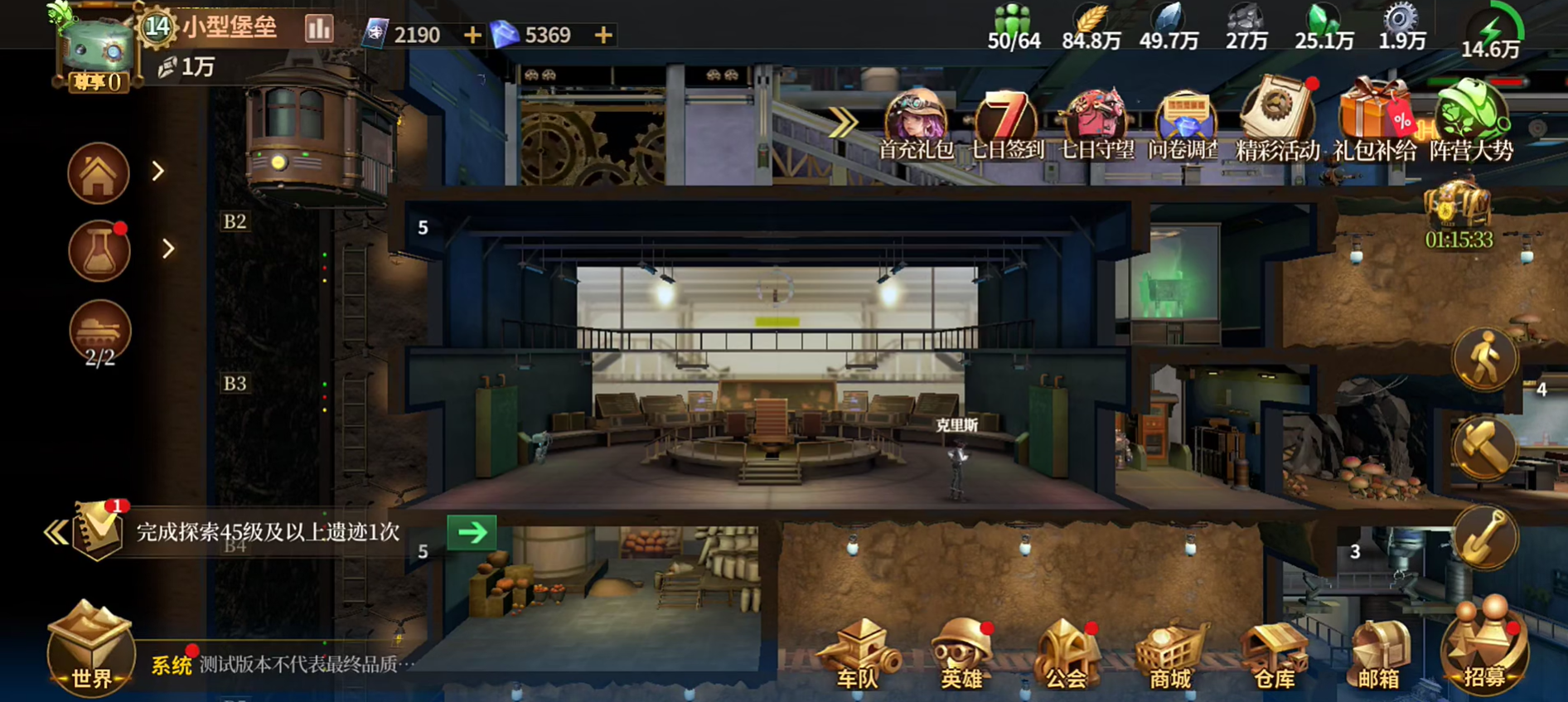Claim the 首充礼包 first-recharge pack
1568x702 pixels.
[916, 124]
